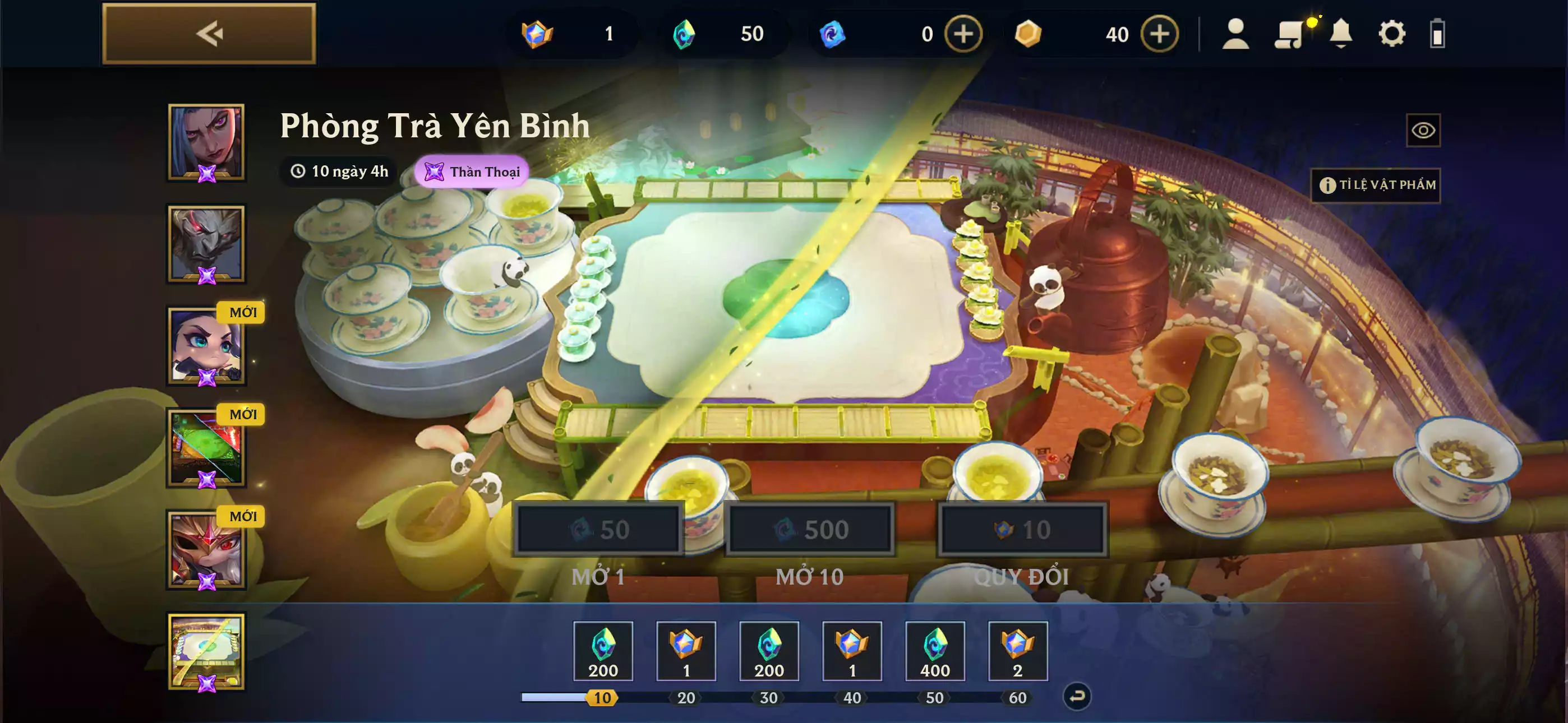Click the Mở 10 button costing 500
This screenshot has width=1568, height=723.
pyautogui.click(x=810, y=530)
